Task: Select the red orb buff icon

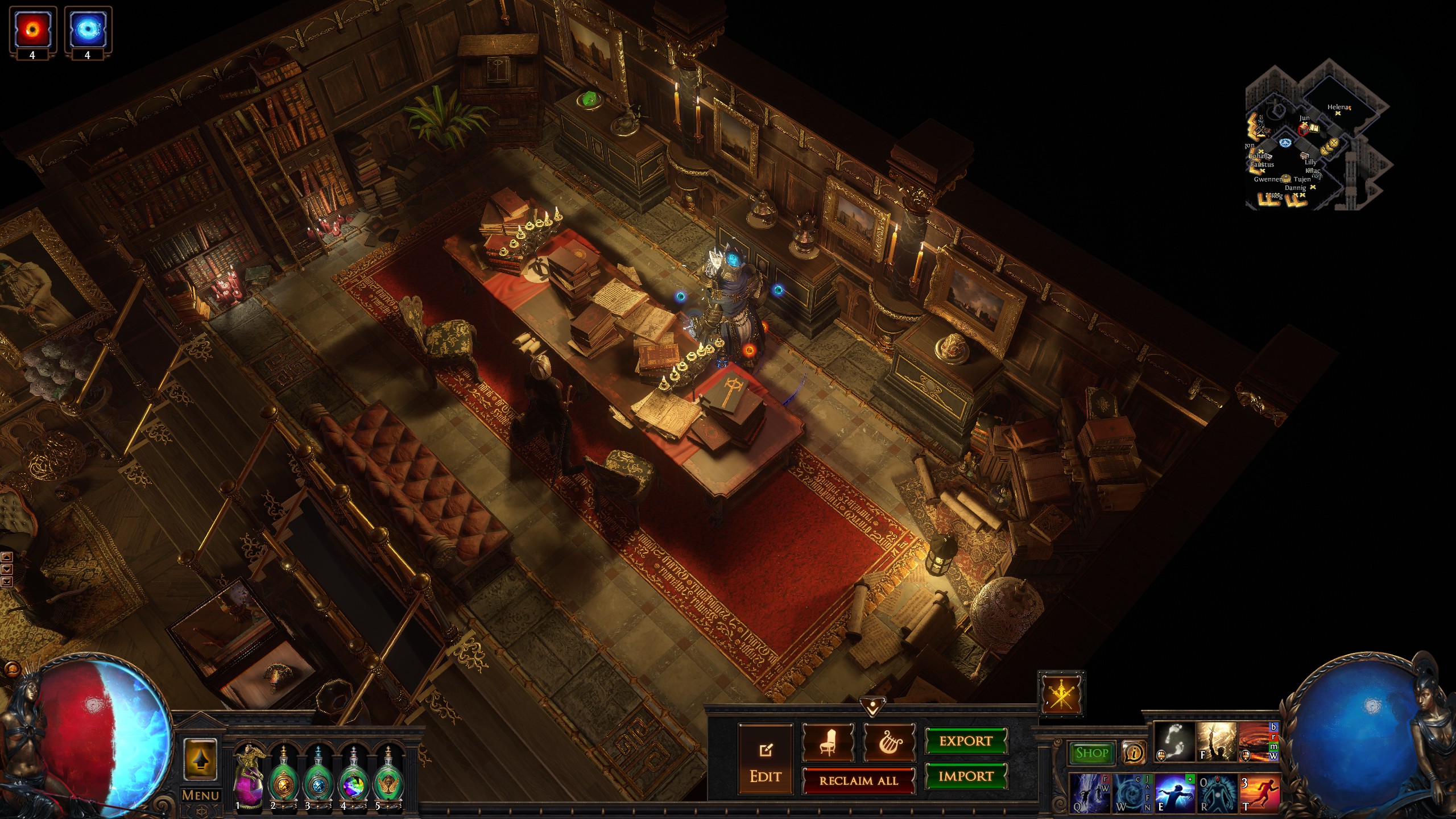Action: tap(32, 30)
